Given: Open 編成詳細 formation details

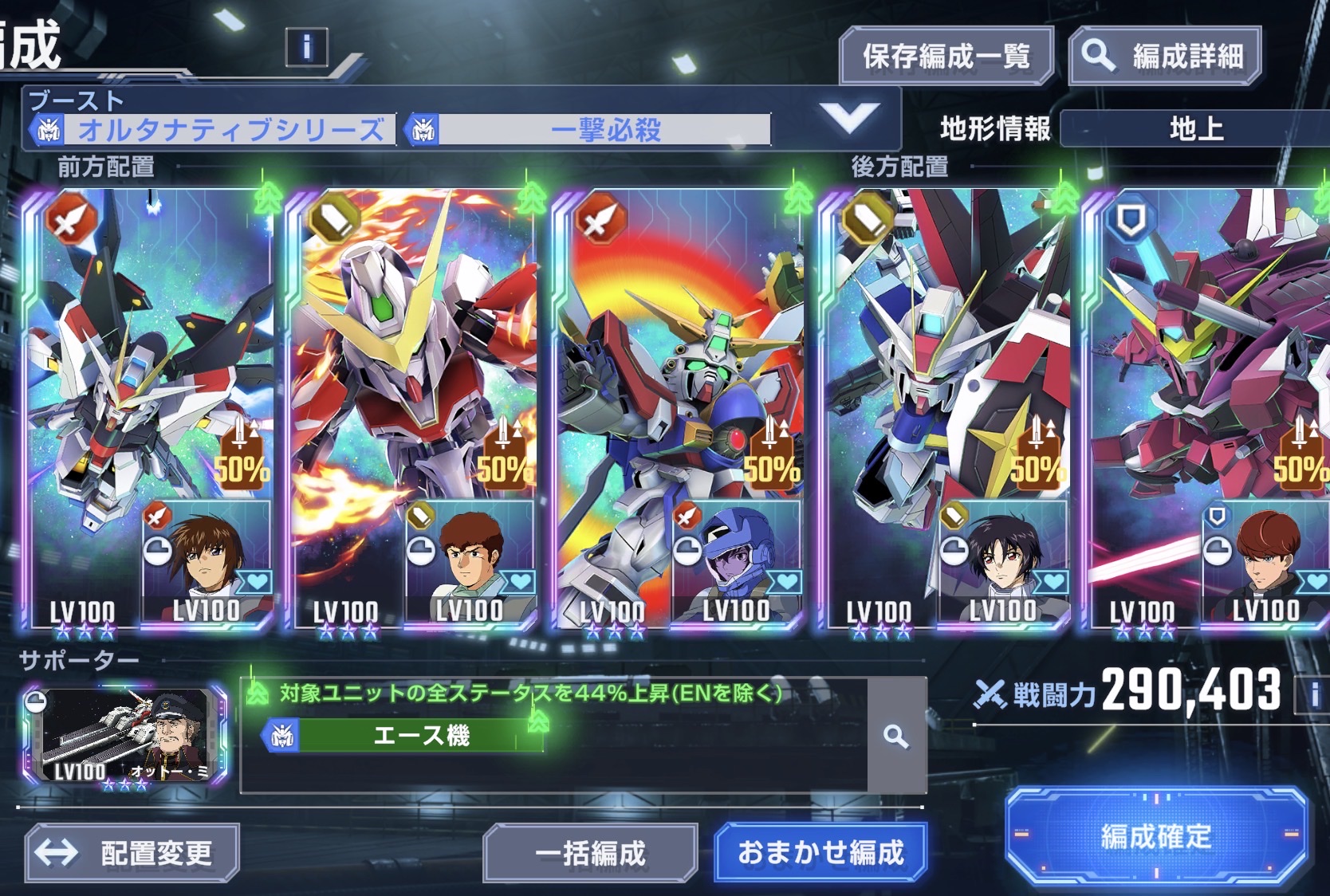Looking at the screenshot, I should pyautogui.click(x=1164, y=56).
